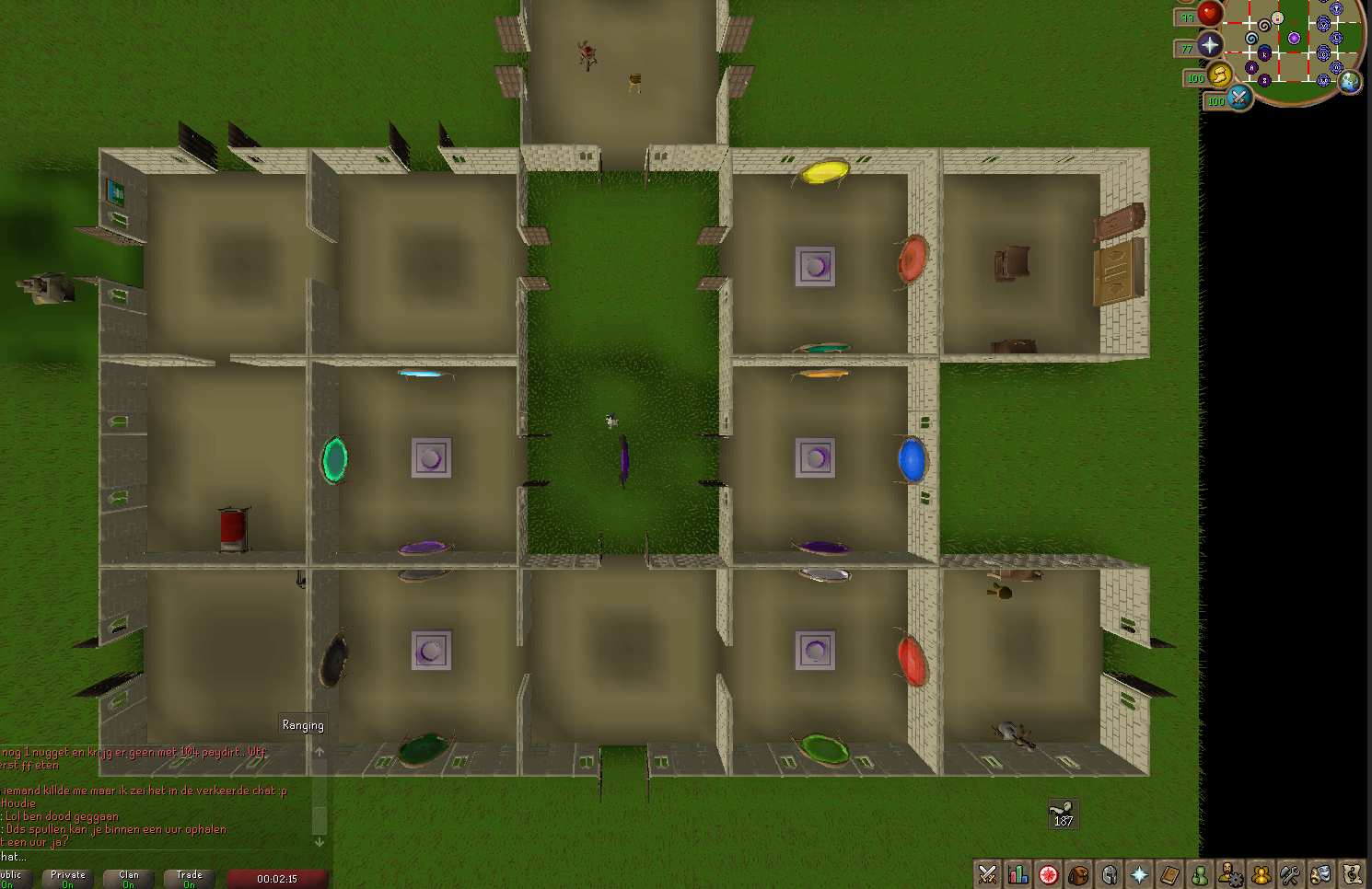Open the Friends list icon

1202,874
